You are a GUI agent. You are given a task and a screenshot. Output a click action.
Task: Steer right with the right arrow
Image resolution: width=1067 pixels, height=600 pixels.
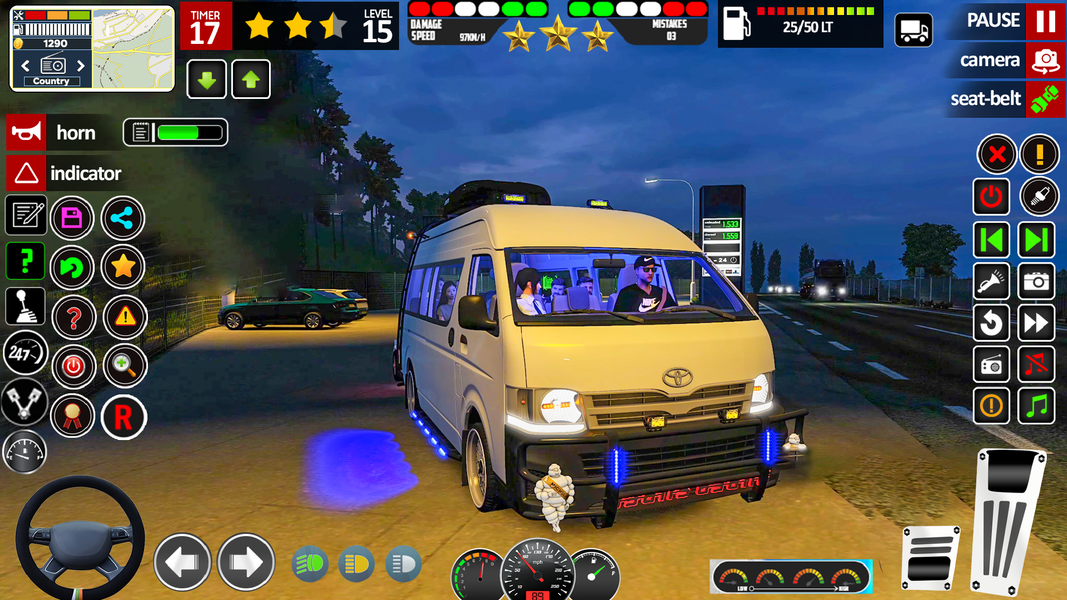(246, 562)
